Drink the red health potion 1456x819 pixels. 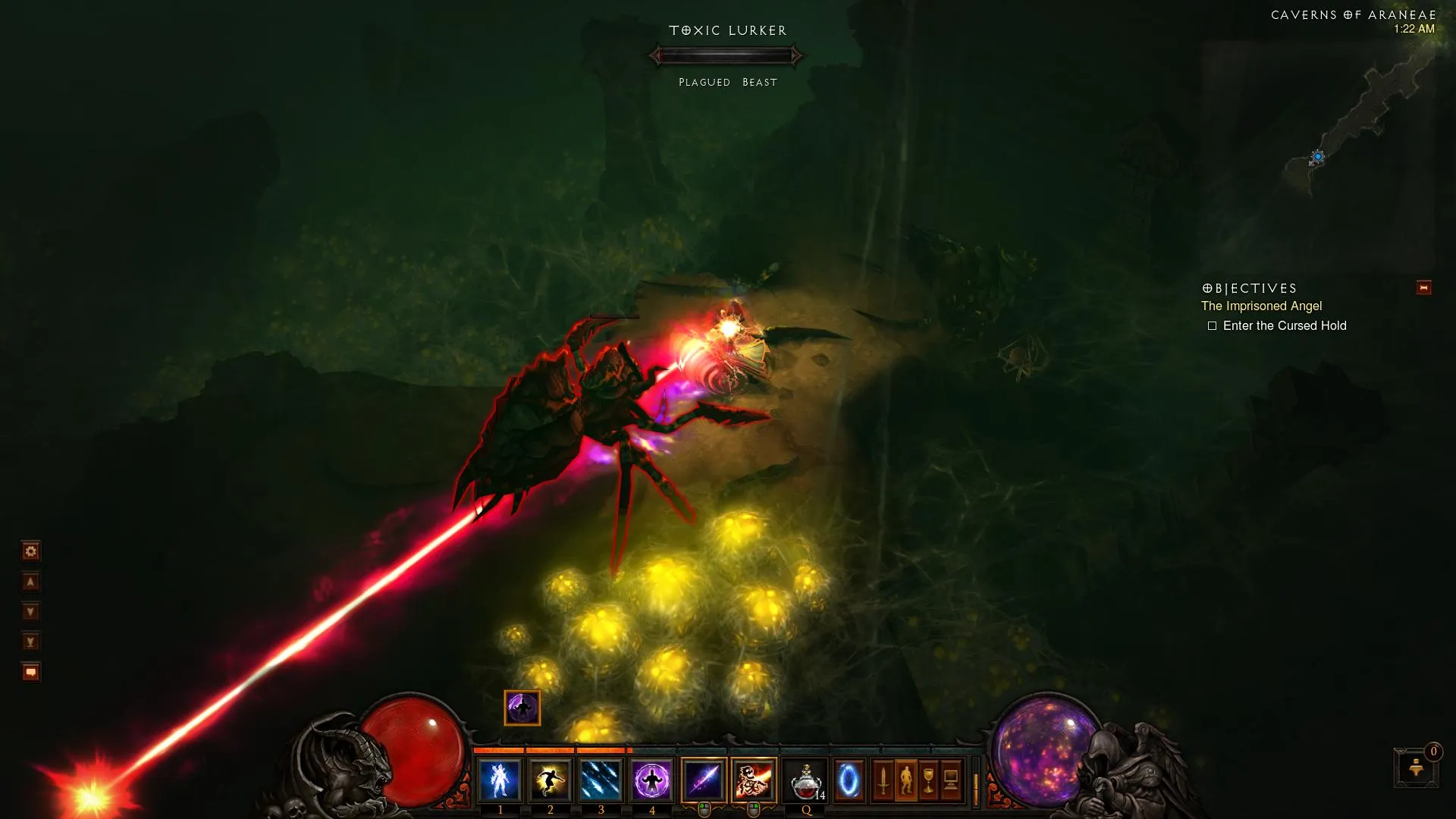tap(805, 780)
